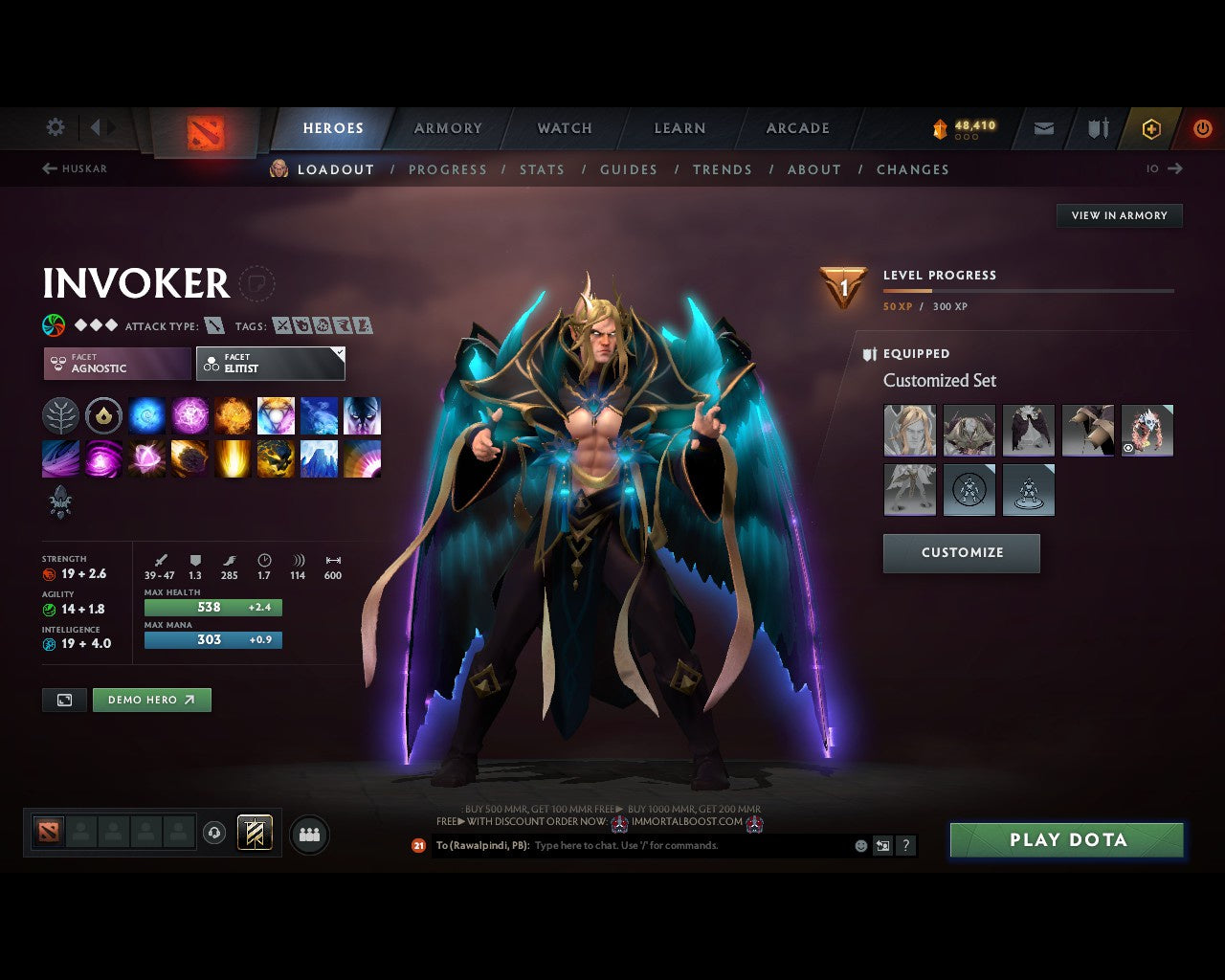Viewport: 1225px width, 980px height.
Task: Toggle the Elitist facet selection
Action: pos(271,364)
